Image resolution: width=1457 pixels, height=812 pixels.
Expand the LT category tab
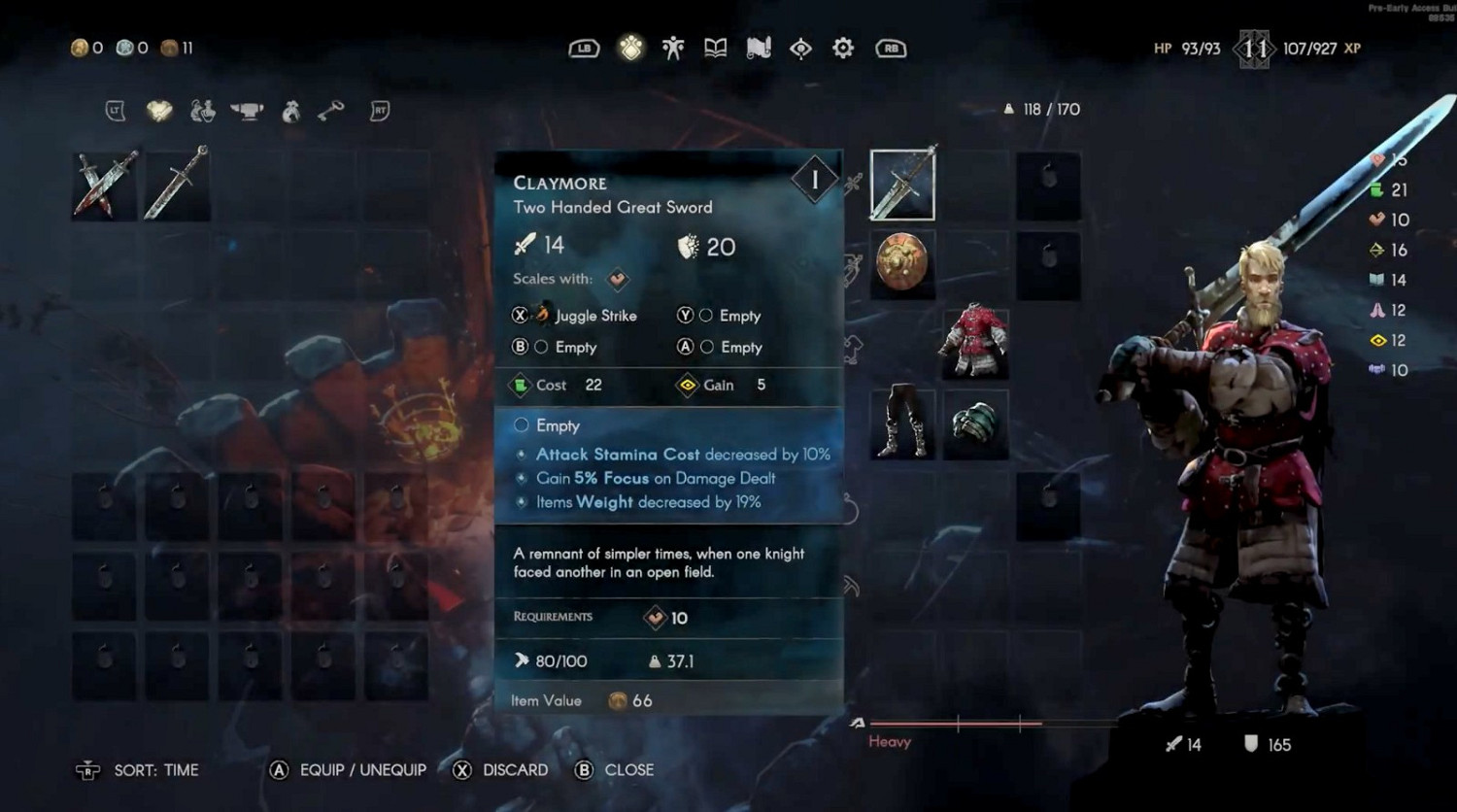(x=115, y=110)
